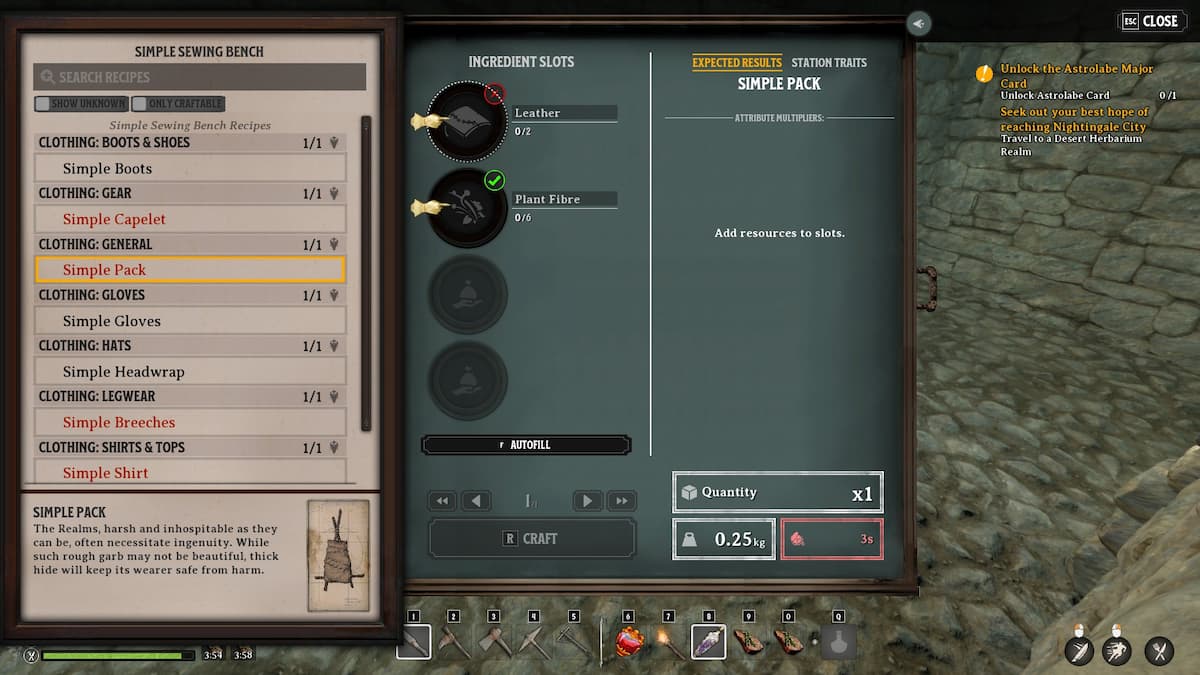The width and height of the screenshot is (1200, 675).
Task: Toggle the Only Craftable filter
Action: 178,103
